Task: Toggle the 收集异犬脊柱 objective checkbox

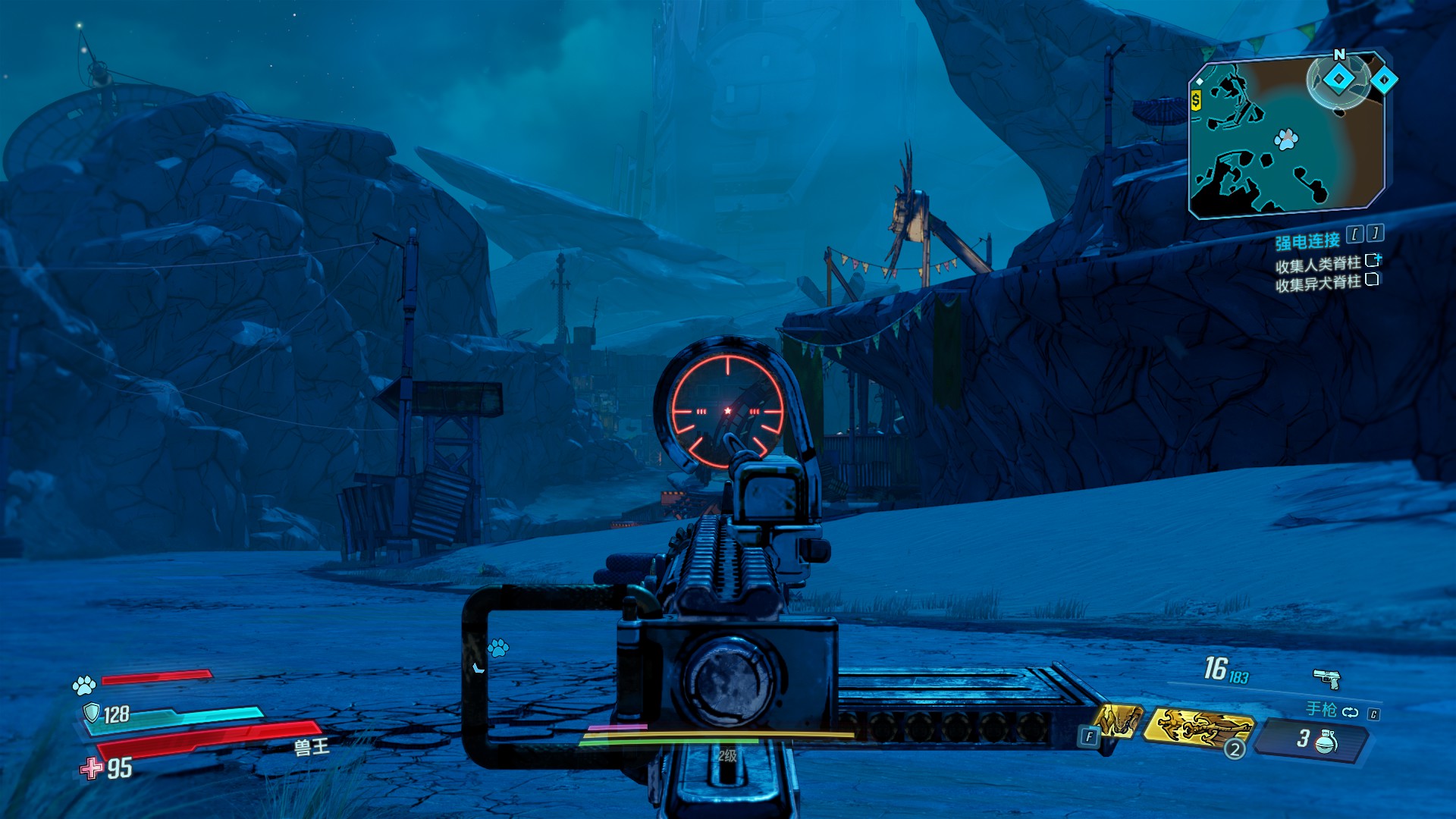Action: pyautogui.click(x=1371, y=280)
